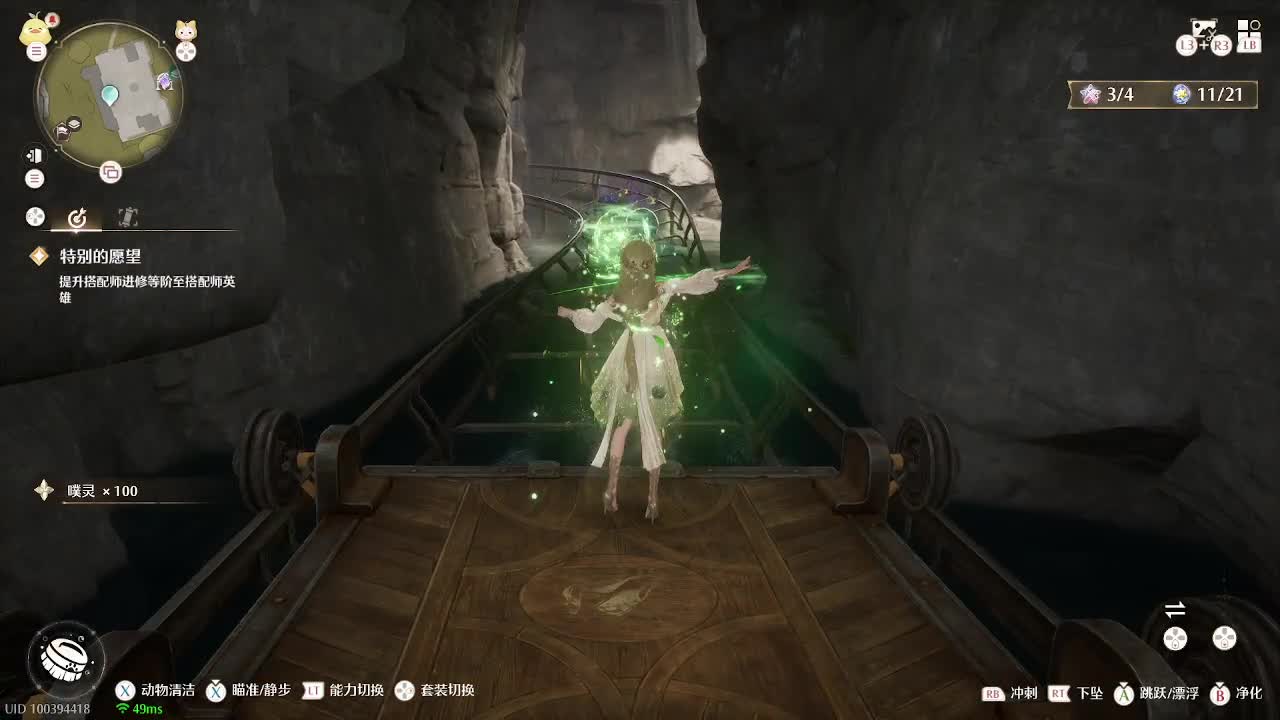The image size is (1280, 720).
Task: Click the pink star 3/4 counter icon
Action: [x=1089, y=95]
